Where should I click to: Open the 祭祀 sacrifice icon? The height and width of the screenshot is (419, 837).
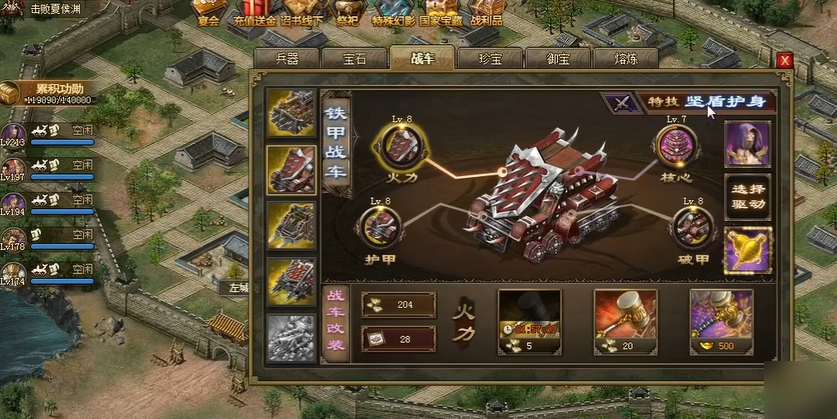coord(347,10)
